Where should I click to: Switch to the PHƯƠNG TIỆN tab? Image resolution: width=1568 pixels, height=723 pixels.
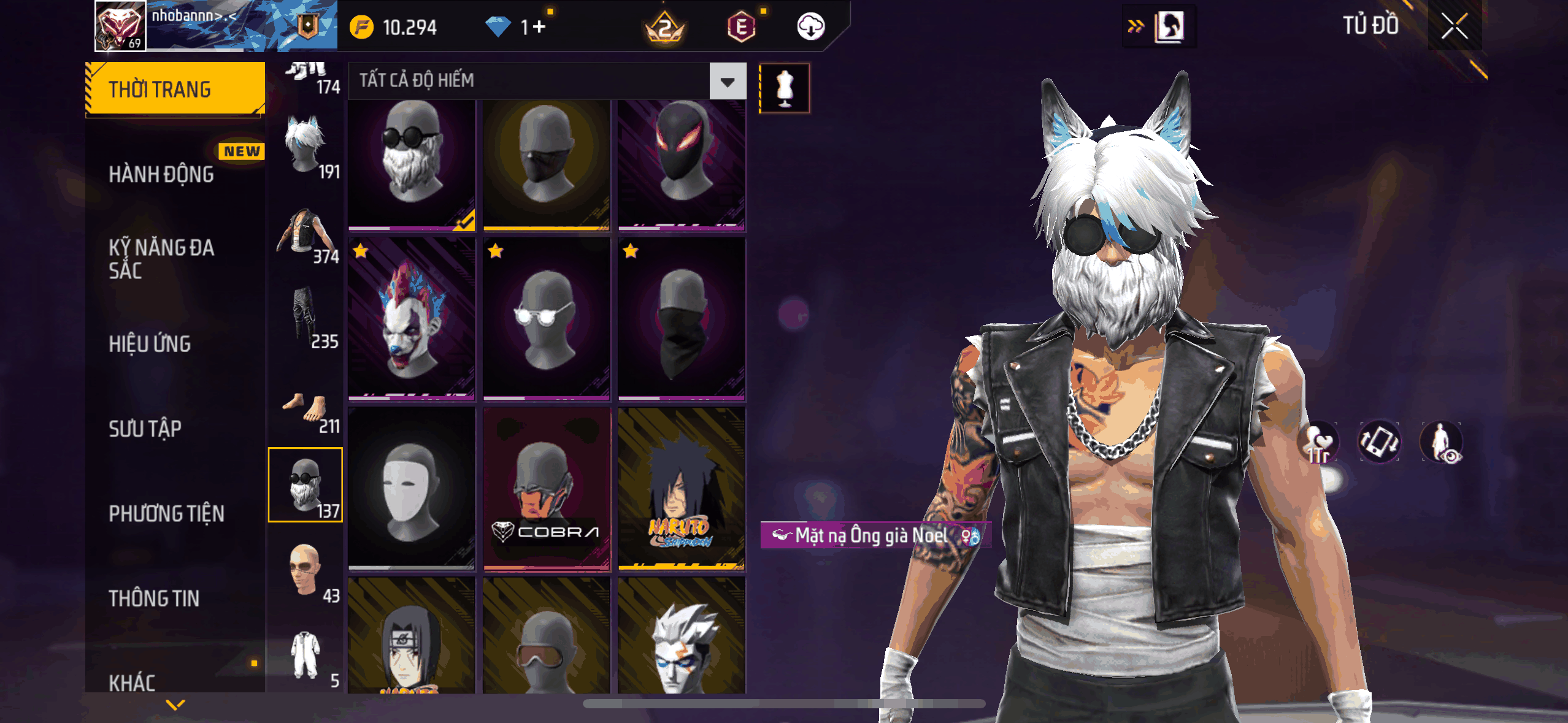(x=166, y=513)
